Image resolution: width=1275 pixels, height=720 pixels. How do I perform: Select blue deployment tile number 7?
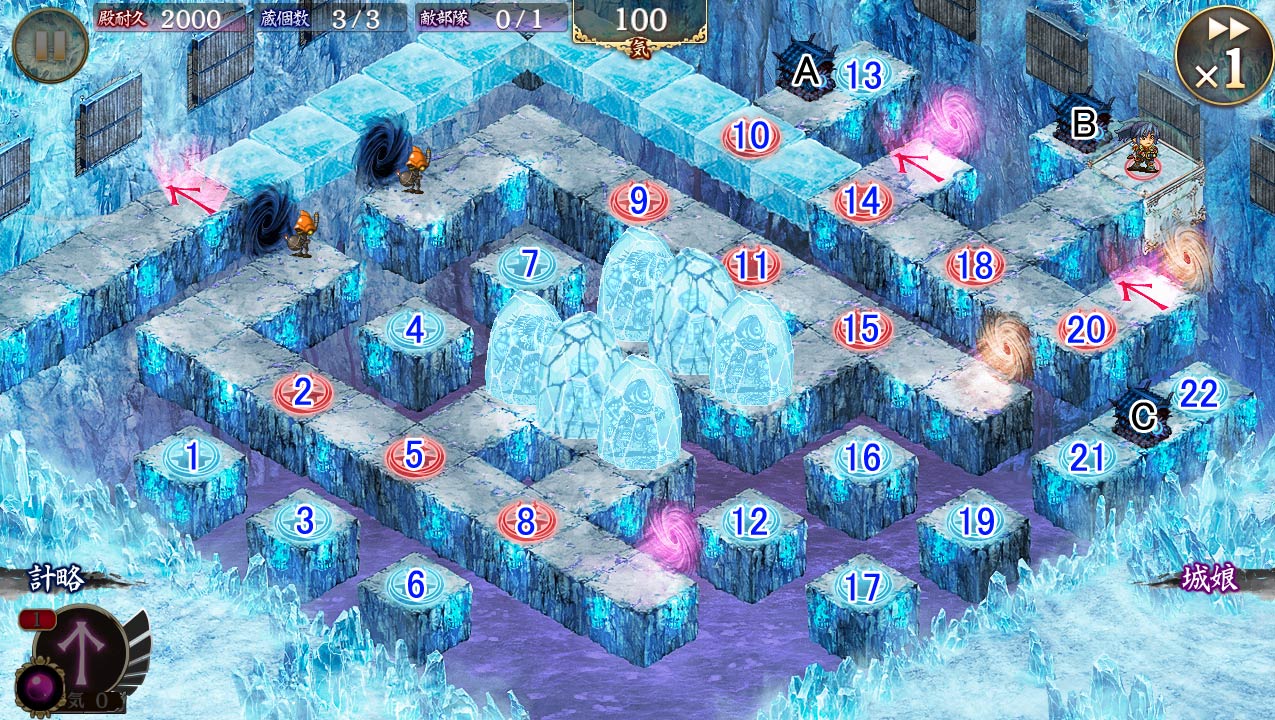pos(528,265)
